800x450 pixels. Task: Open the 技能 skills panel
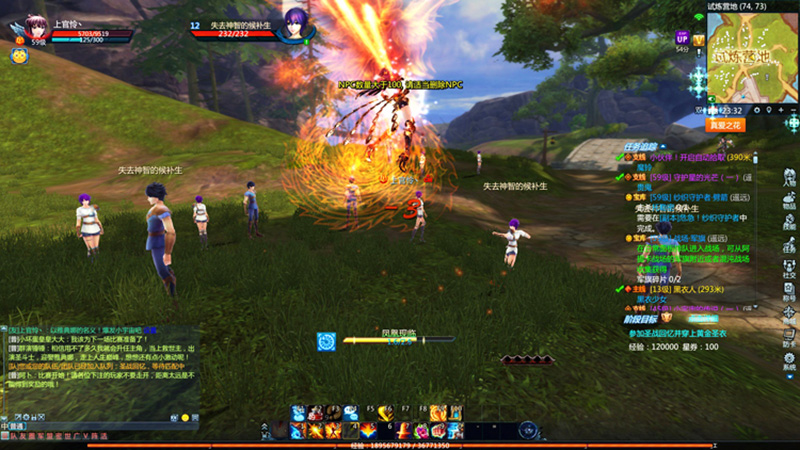(x=789, y=223)
